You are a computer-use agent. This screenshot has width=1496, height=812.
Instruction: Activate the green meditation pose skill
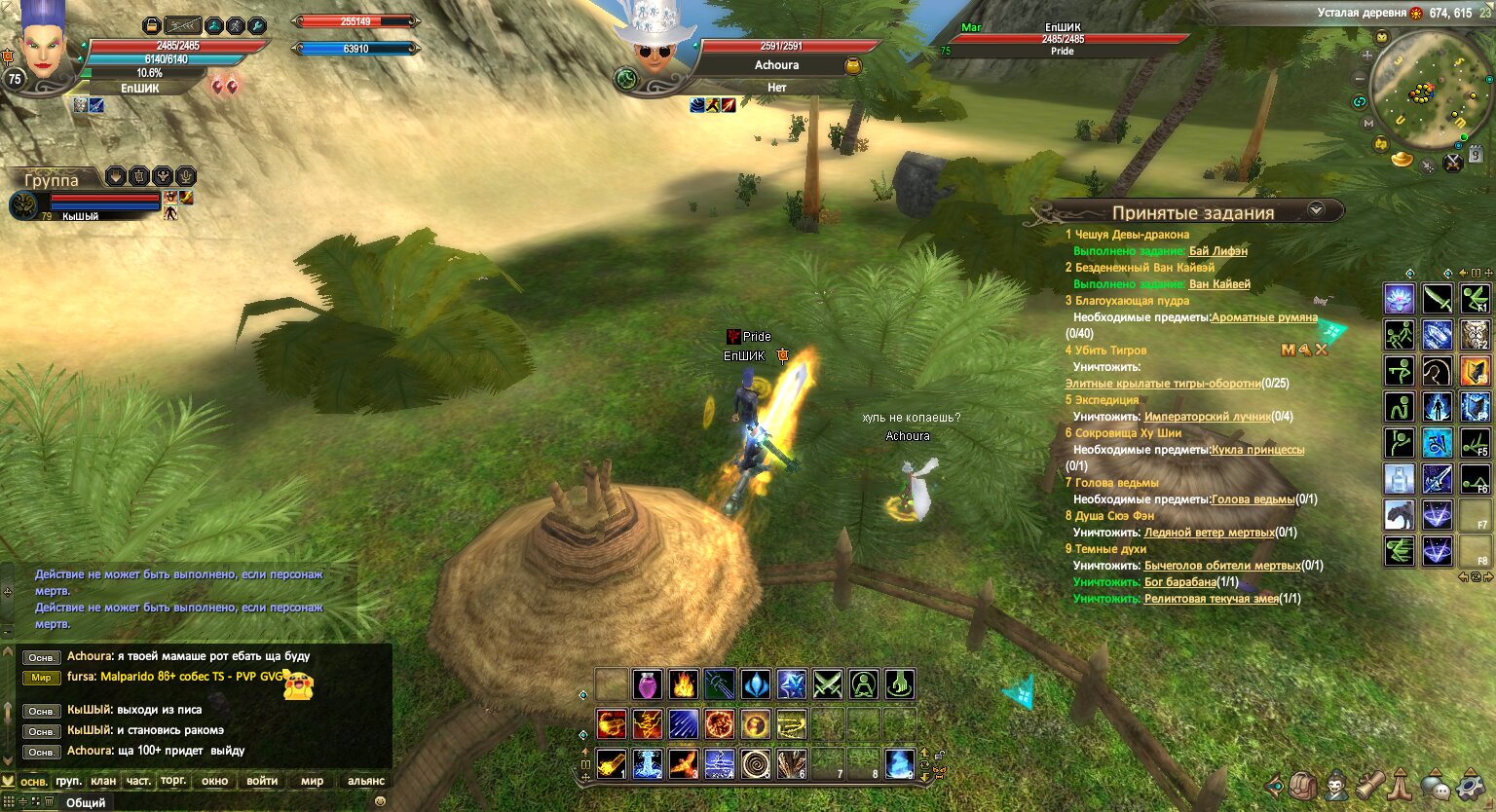(x=863, y=684)
